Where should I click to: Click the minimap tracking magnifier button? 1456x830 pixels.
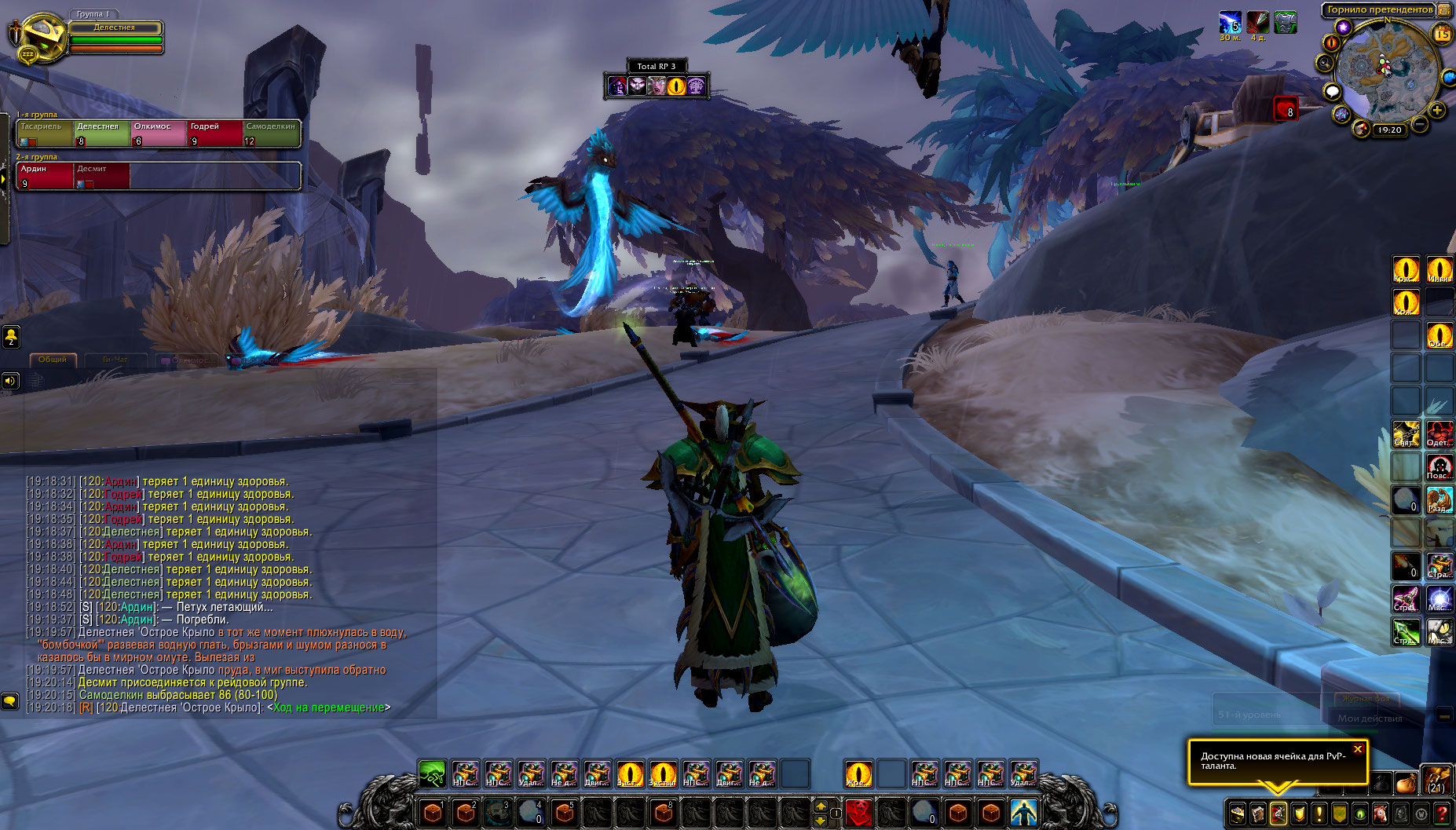pyautogui.click(x=1326, y=63)
